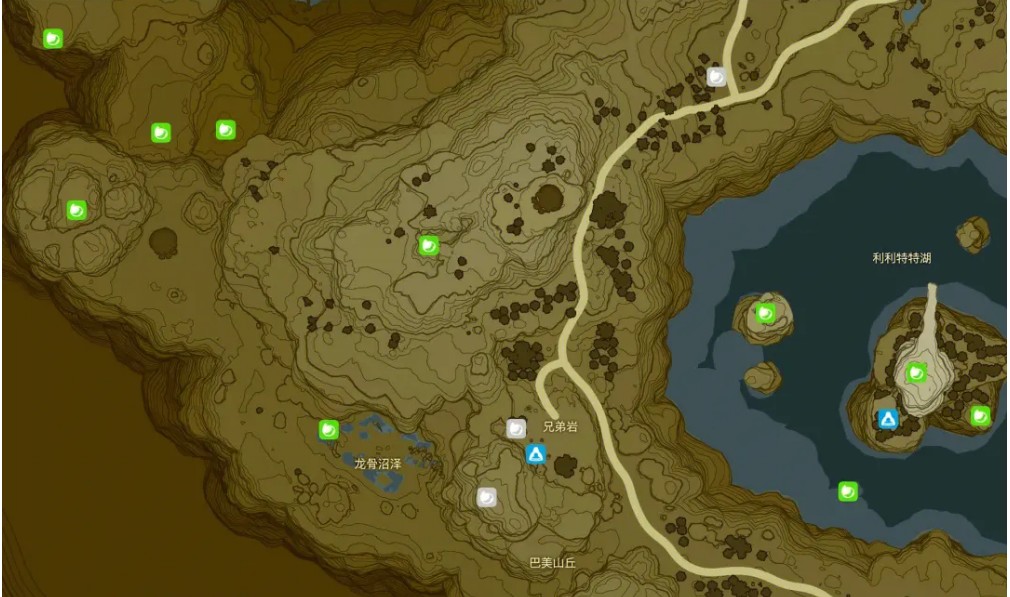Select the shrine marker below 兄弟岩 label

click(x=536, y=454)
